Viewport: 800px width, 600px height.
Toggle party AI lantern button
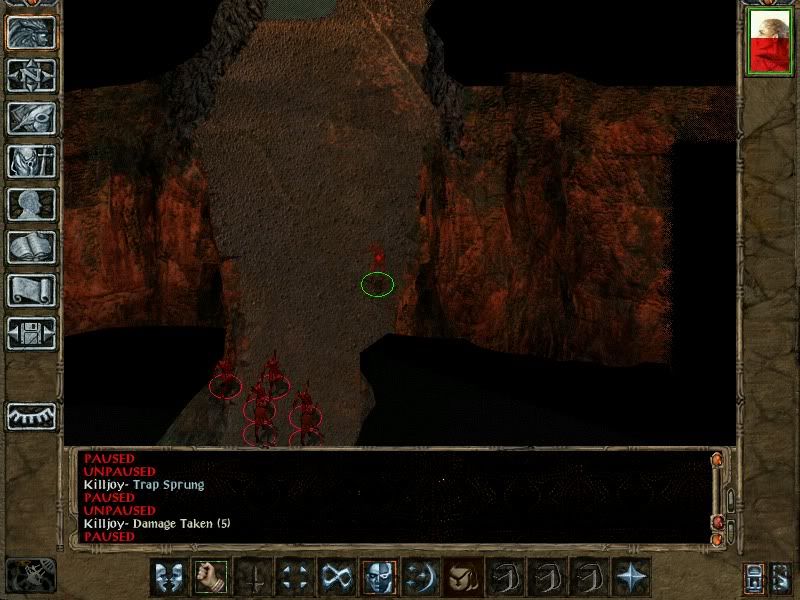[x=779, y=578]
